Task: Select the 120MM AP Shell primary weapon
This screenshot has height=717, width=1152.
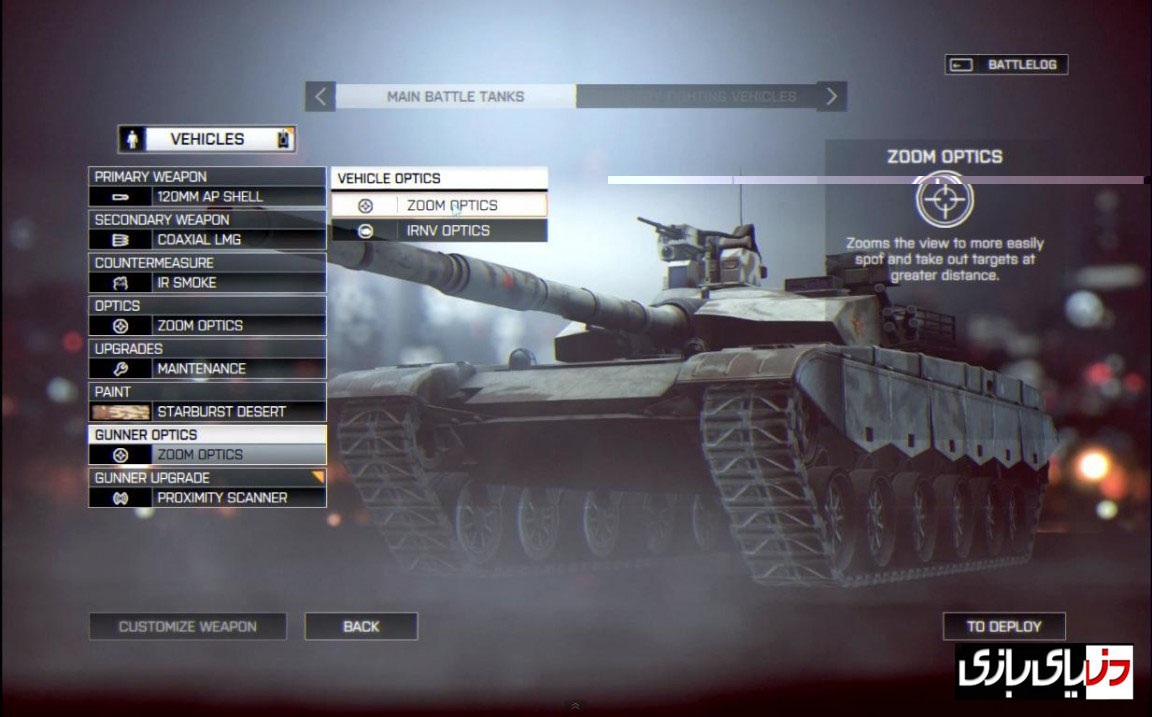Action: coord(207,197)
